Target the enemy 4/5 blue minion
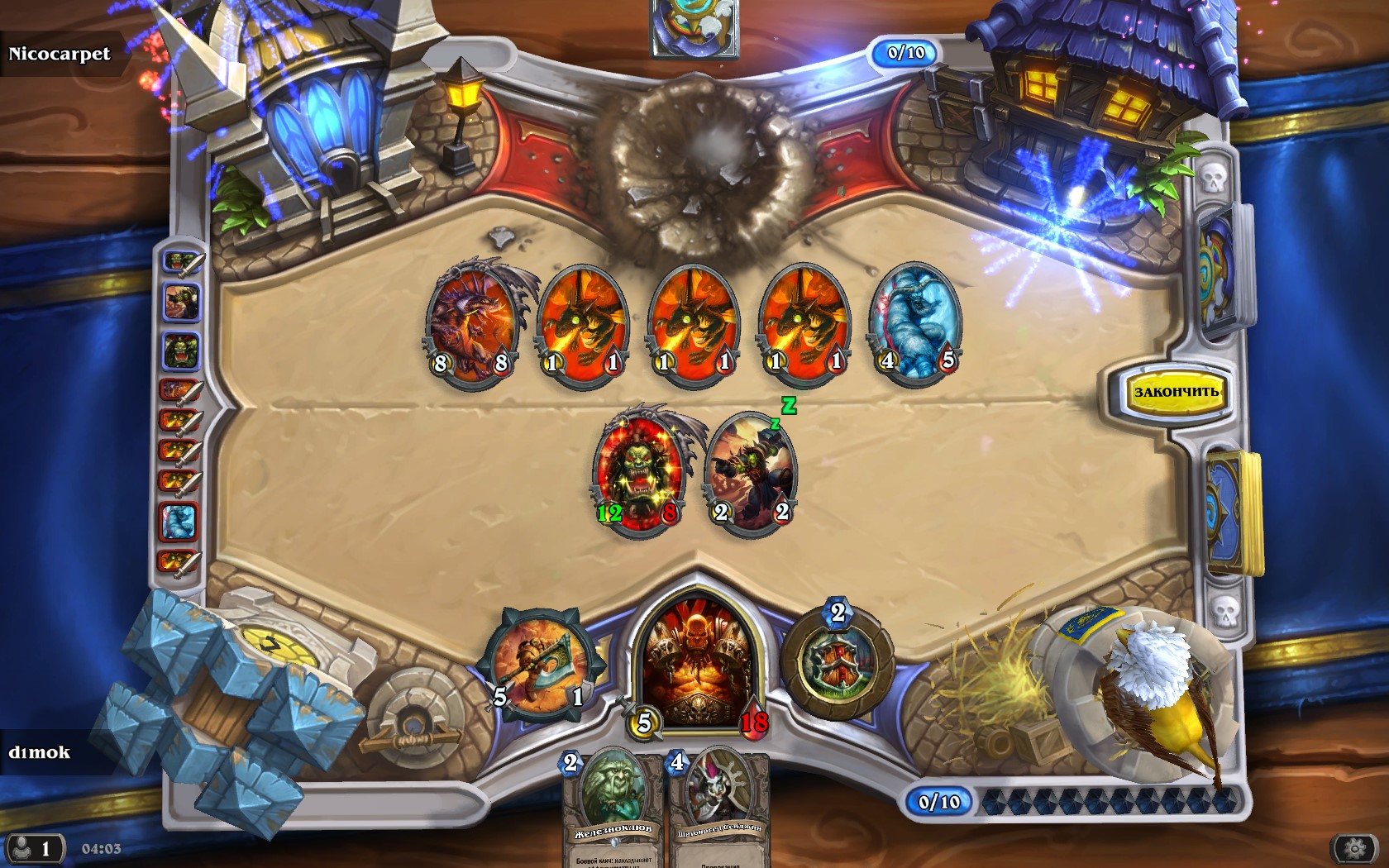 coord(916,324)
